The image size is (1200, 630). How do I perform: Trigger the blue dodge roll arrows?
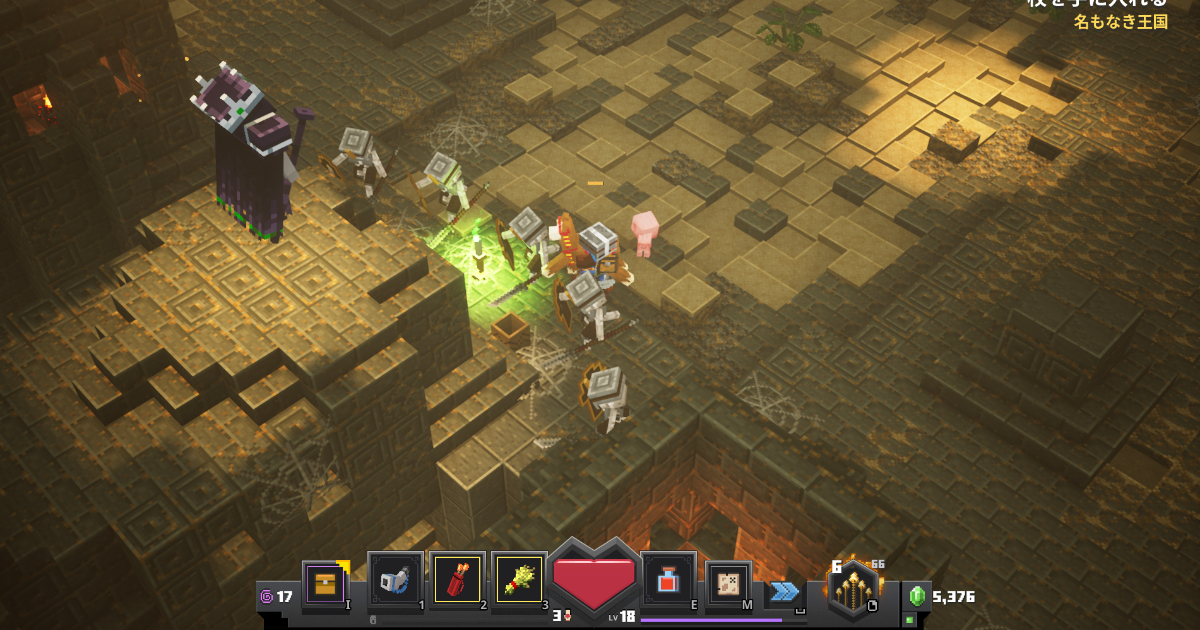[784, 591]
